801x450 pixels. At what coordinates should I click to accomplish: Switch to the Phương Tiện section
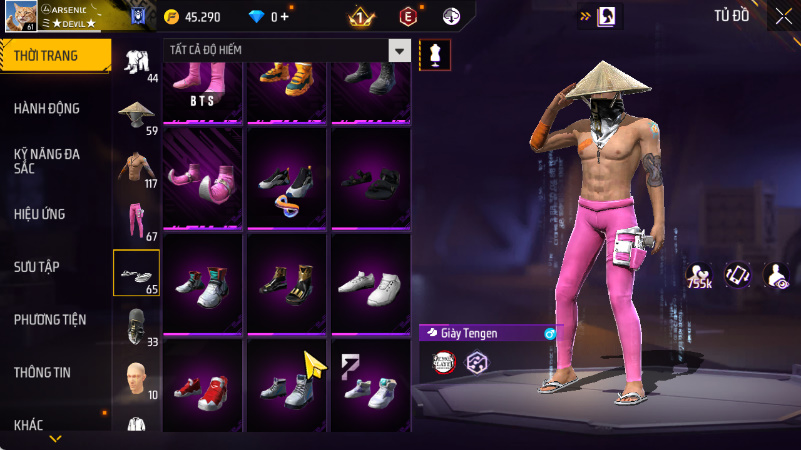[50, 320]
